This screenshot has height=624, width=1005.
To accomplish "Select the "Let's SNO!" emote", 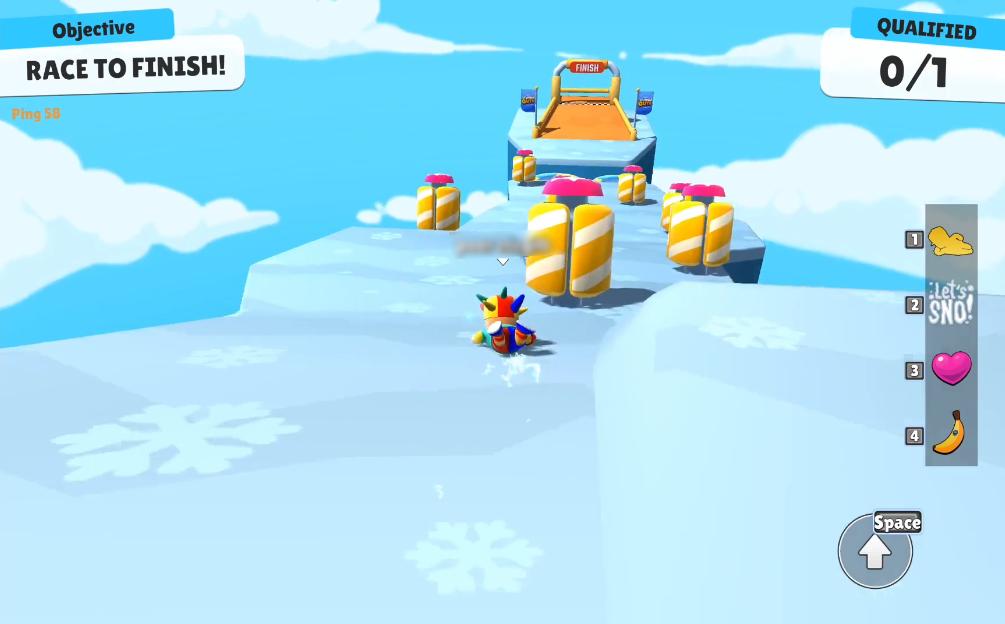I will [950, 303].
